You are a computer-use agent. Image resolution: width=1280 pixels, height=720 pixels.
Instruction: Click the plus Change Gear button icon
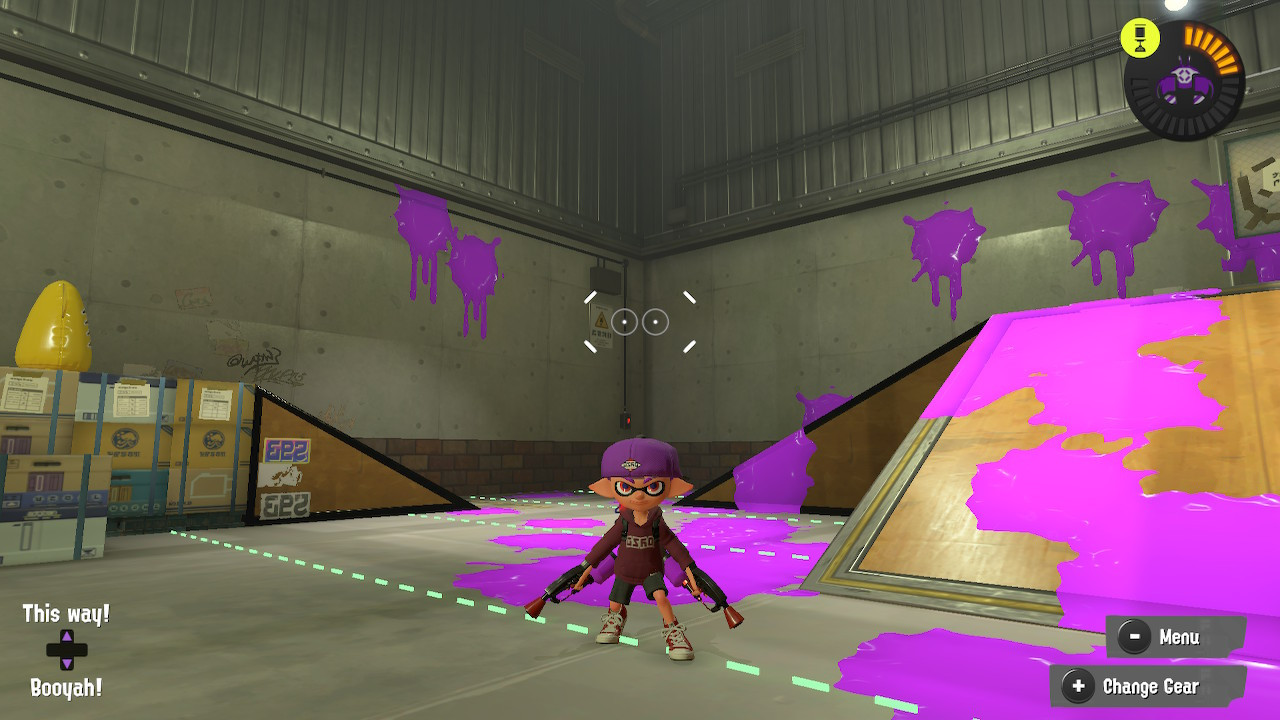click(1077, 687)
